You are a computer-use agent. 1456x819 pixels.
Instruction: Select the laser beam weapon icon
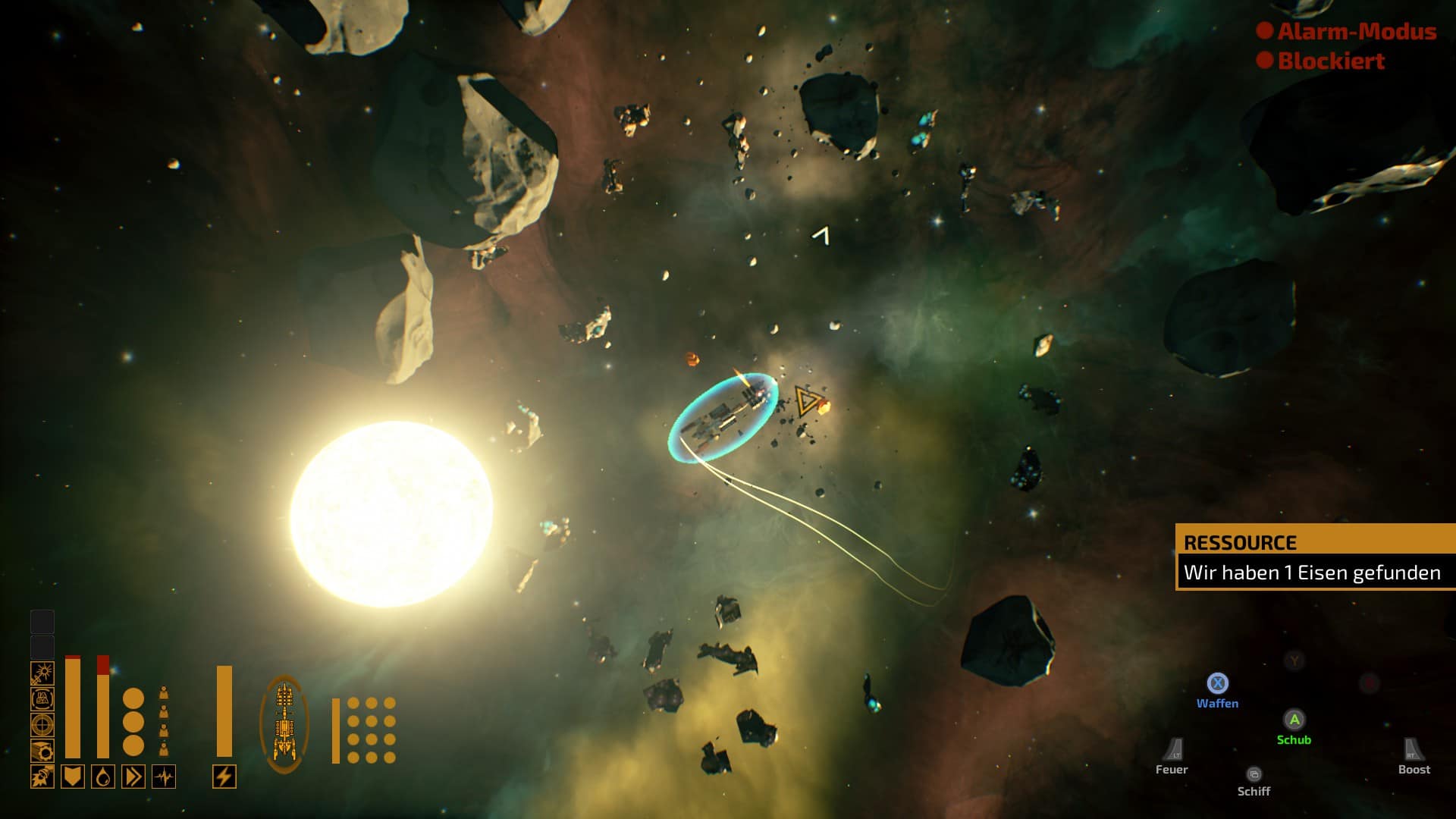(x=42, y=673)
